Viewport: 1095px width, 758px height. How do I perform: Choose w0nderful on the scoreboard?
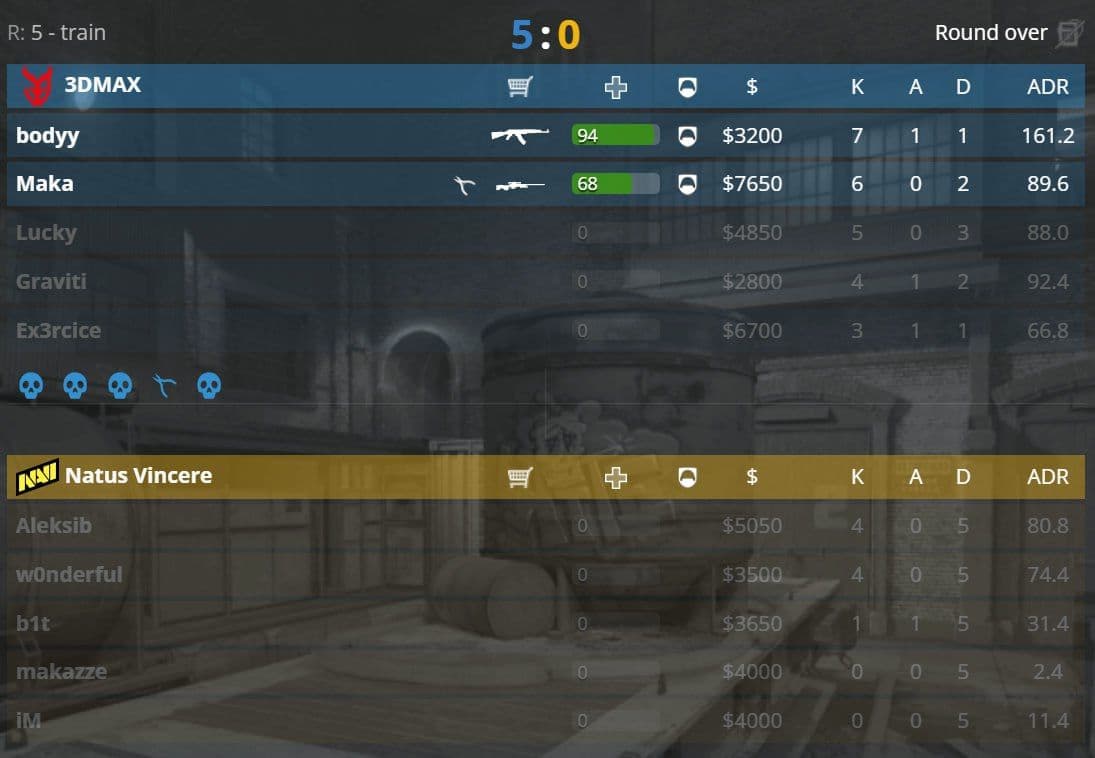tap(69, 574)
